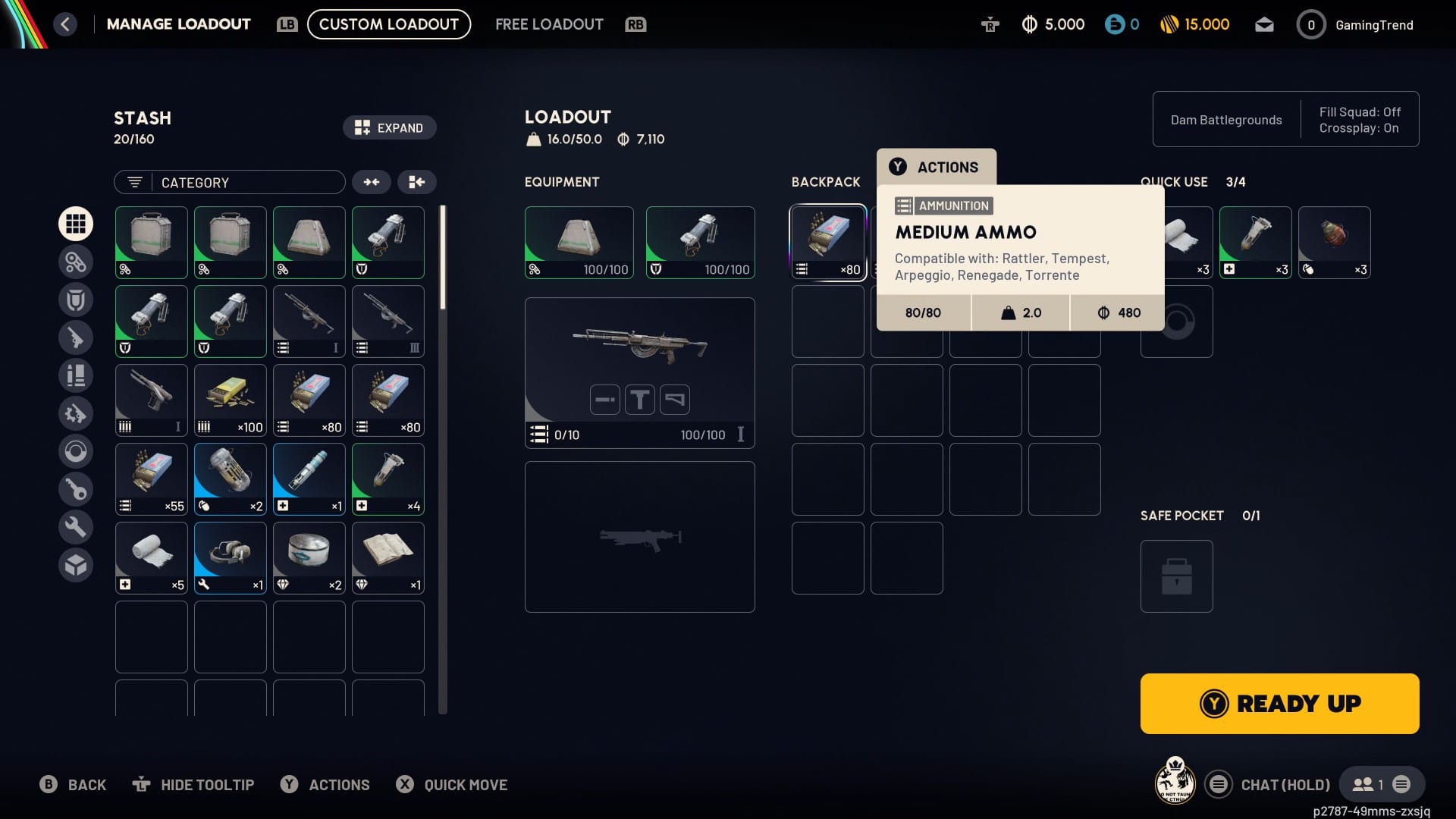Show all items with the grid filter
The image size is (1456, 819).
[76, 224]
